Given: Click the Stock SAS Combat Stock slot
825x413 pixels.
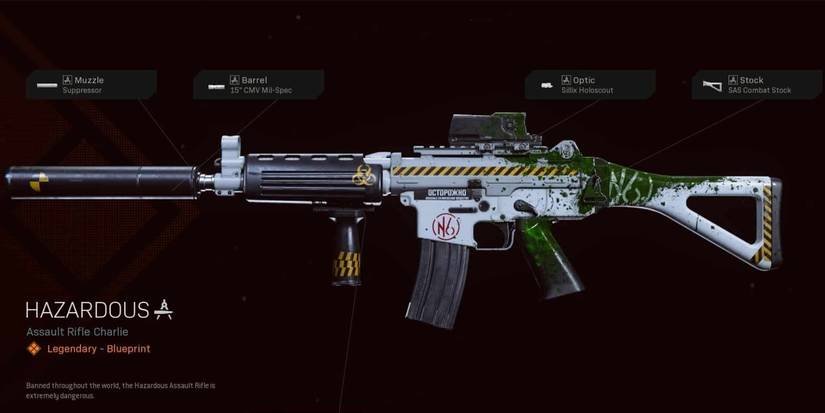Looking at the screenshot, I should click(x=756, y=85).
